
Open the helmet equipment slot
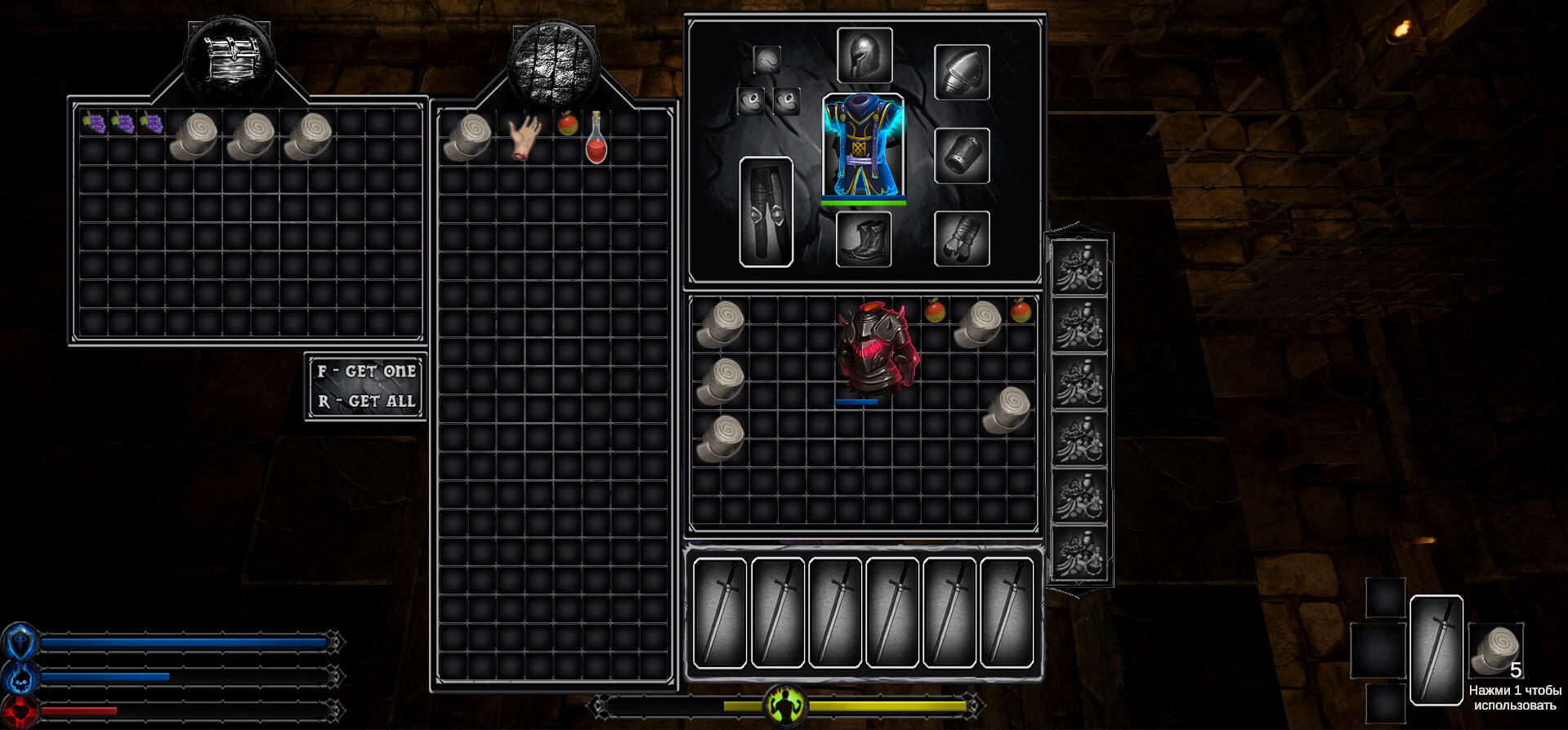[864, 56]
